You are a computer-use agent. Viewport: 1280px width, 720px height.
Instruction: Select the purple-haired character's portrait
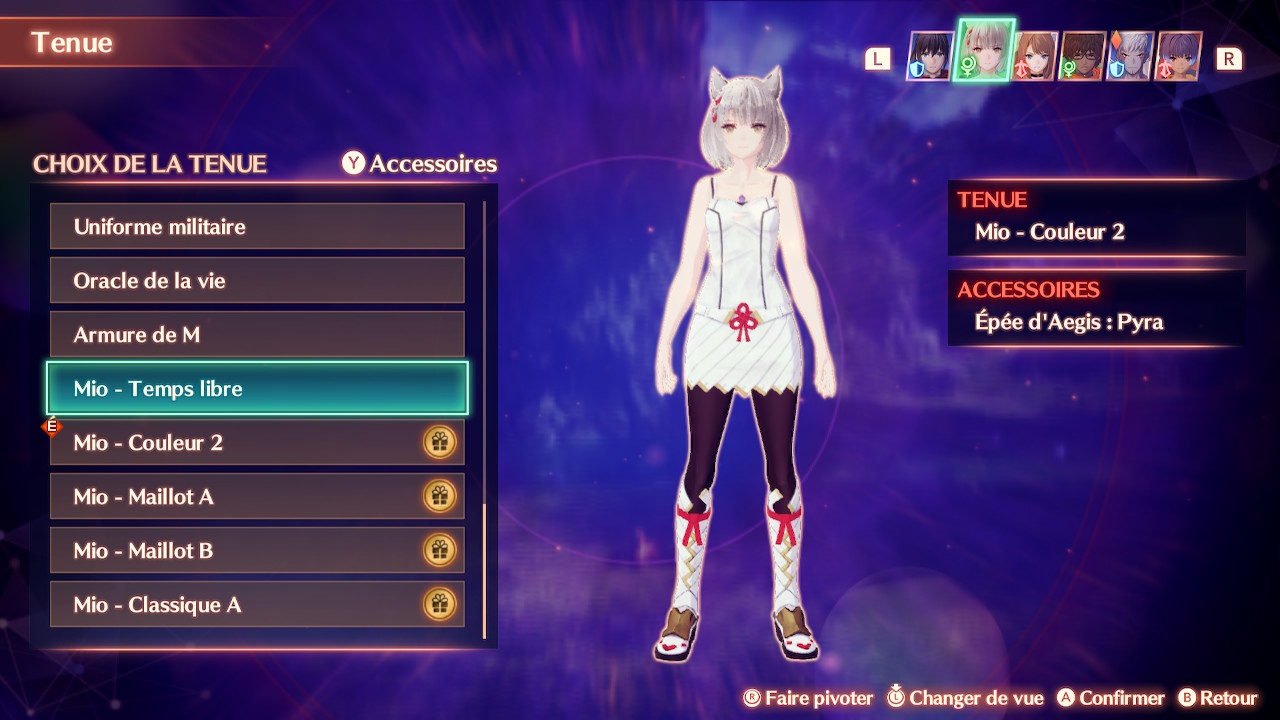click(x=1178, y=56)
